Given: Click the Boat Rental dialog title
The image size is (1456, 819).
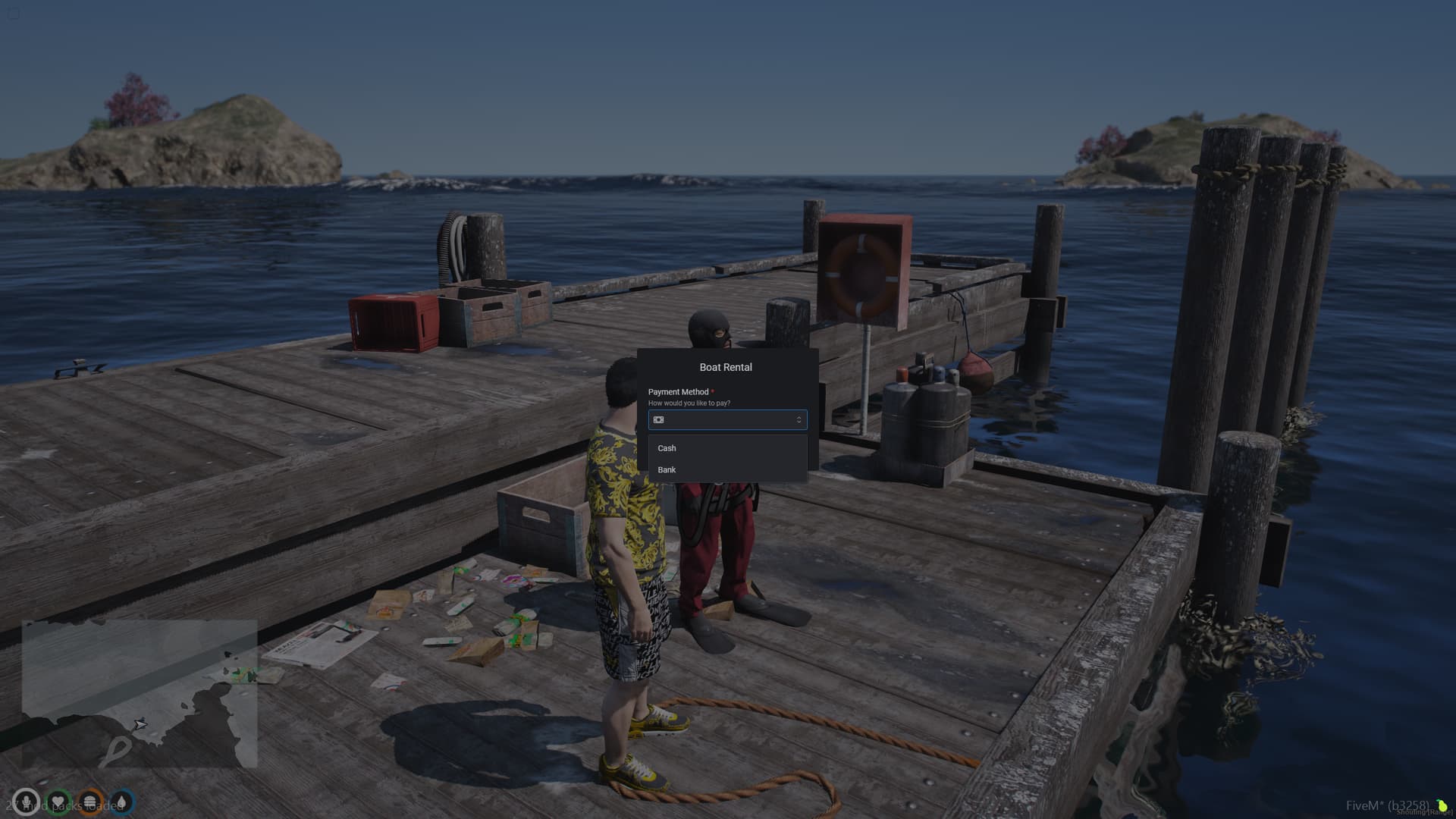Looking at the screenshot, I should (726, 367).
